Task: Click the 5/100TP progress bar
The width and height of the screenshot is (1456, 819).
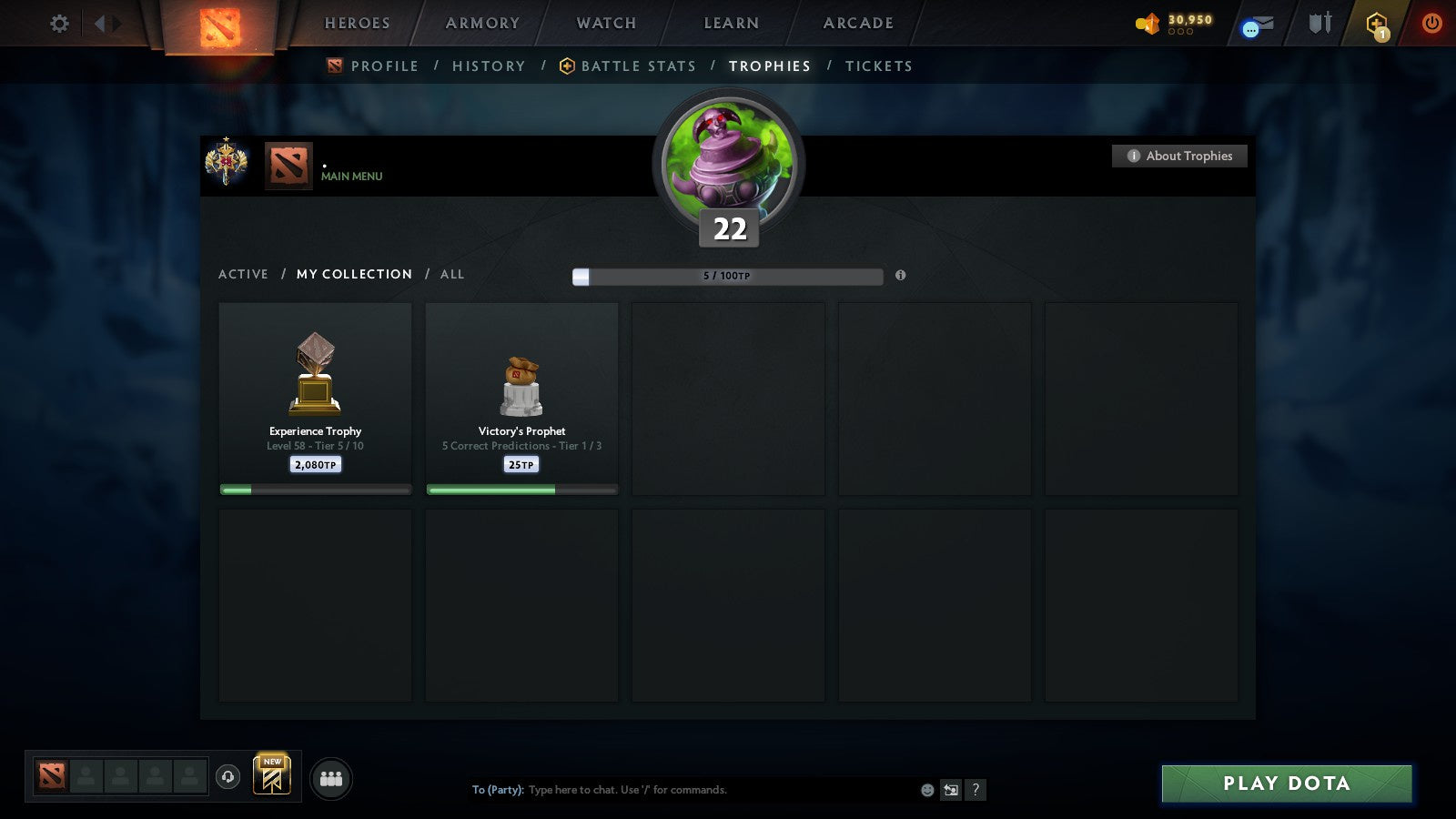Action: click(726, 276)
